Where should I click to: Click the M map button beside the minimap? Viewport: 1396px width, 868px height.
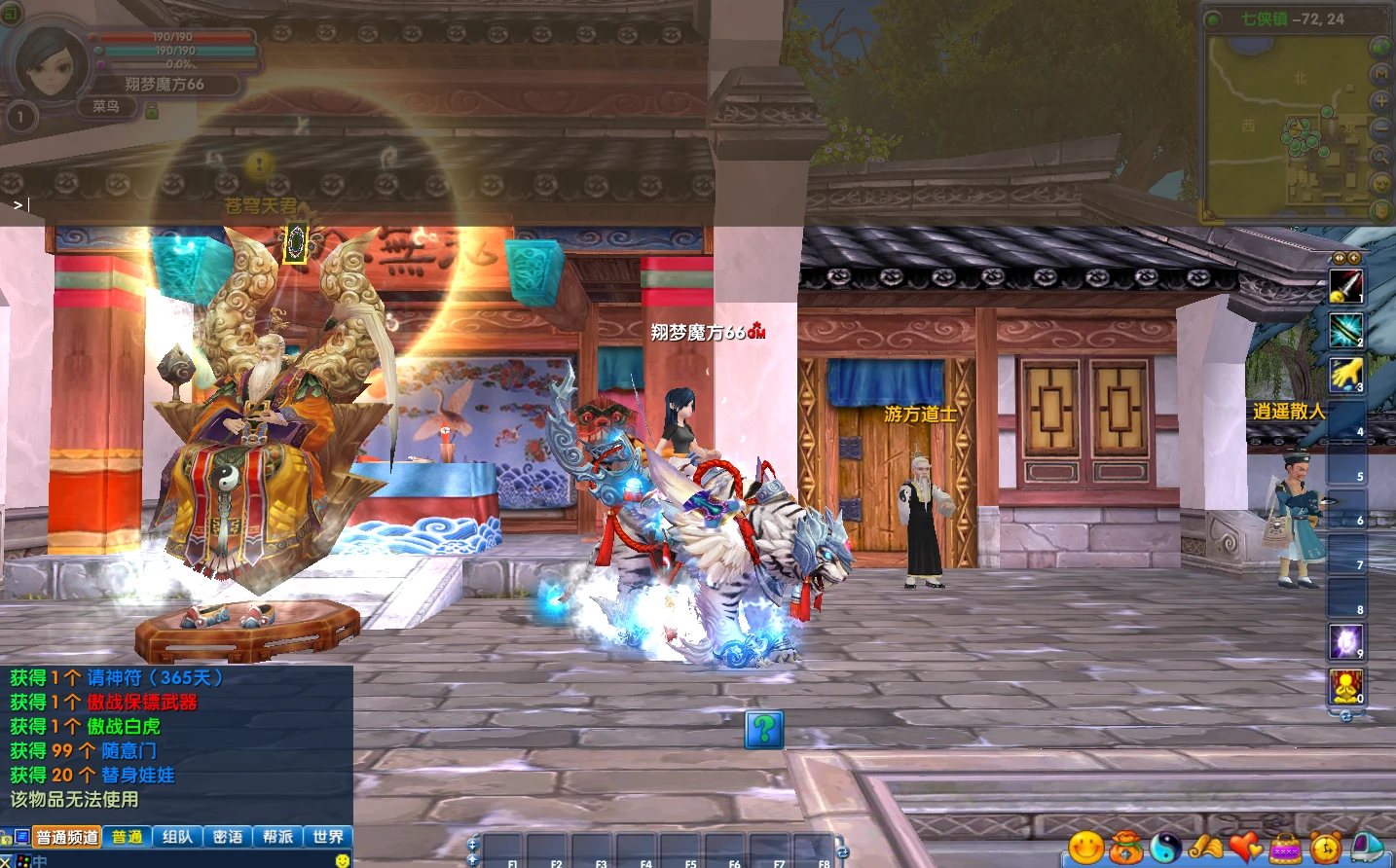click(x=1380, y=74)
